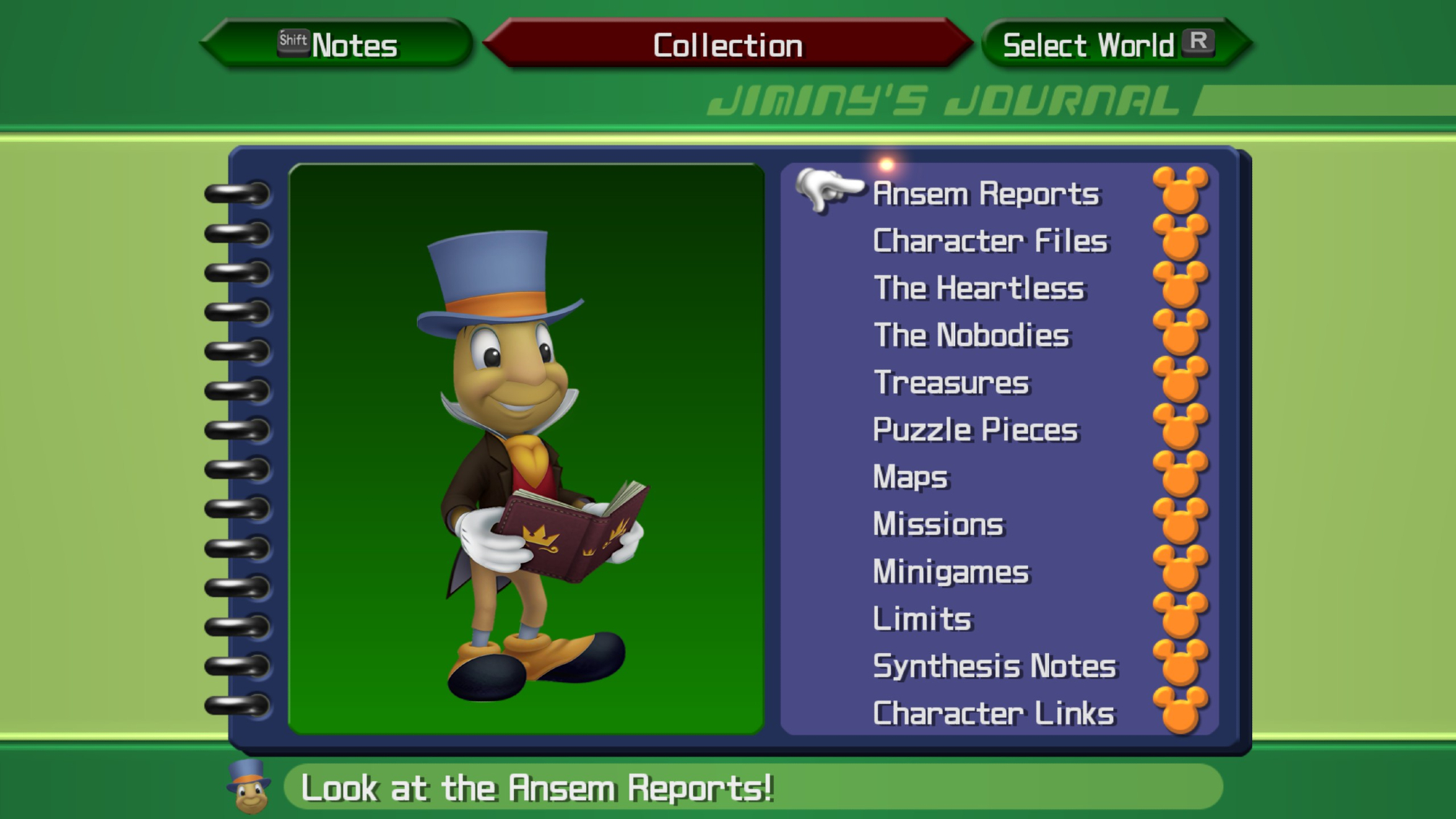The width and height of the screenshot is (1456, 819).
Task: Choose Character Links from the list
Action: pyautogui.click(x=994, y=714)
